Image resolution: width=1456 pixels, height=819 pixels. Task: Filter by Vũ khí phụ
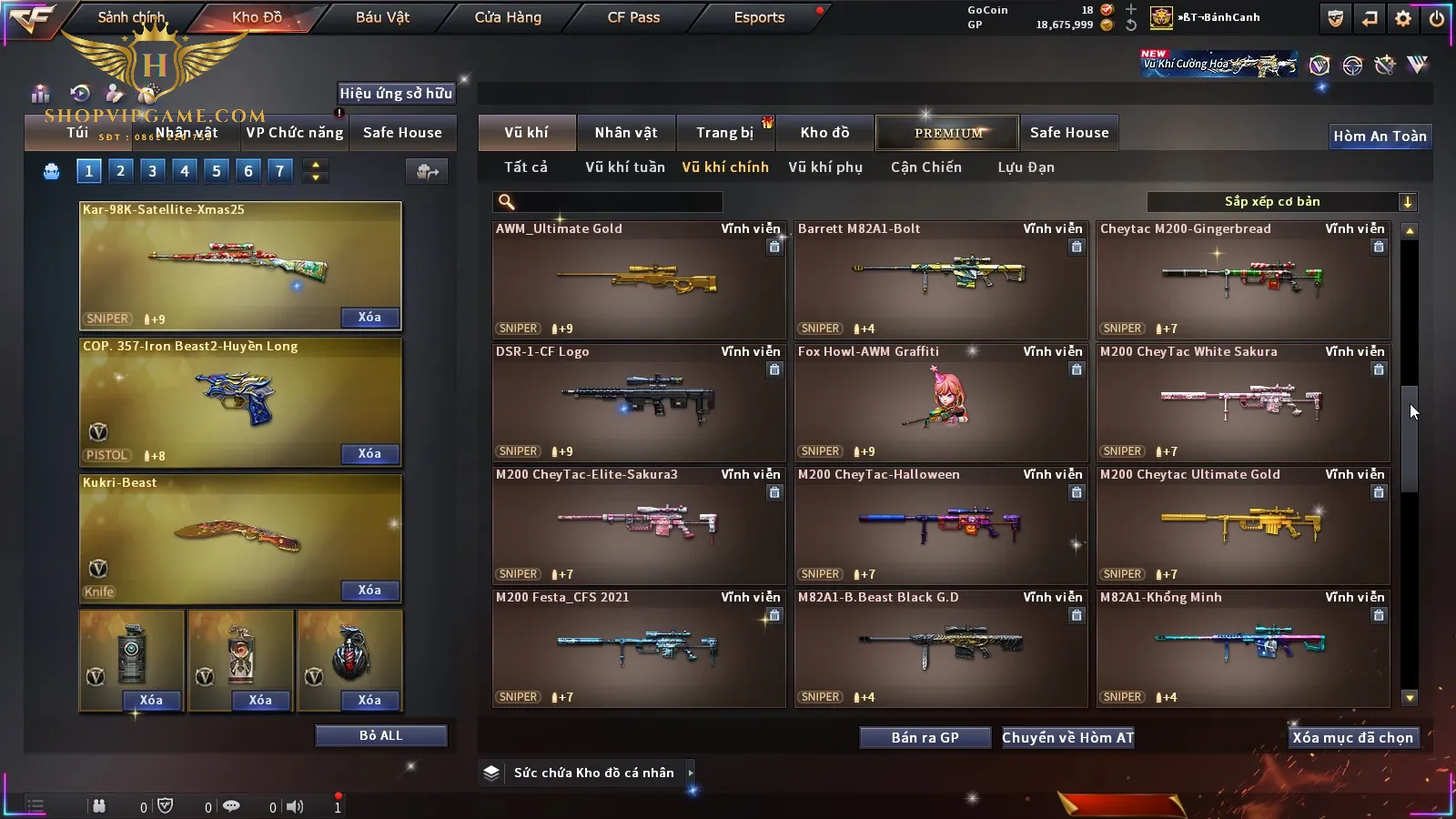click(824, 167)
